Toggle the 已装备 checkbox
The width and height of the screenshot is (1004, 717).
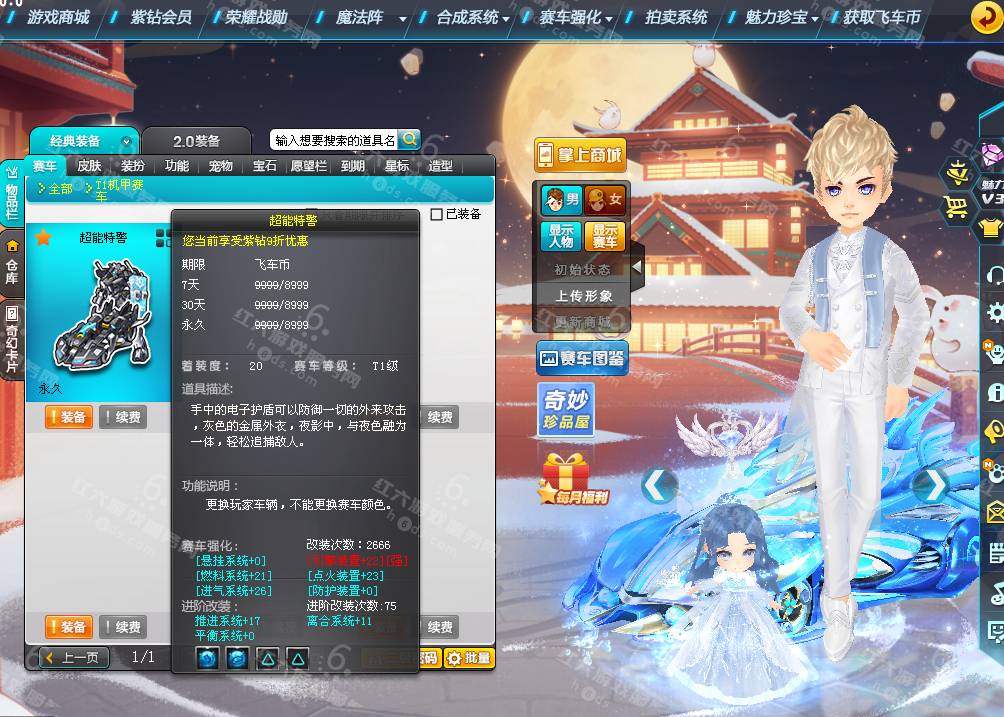click(436, 214)
